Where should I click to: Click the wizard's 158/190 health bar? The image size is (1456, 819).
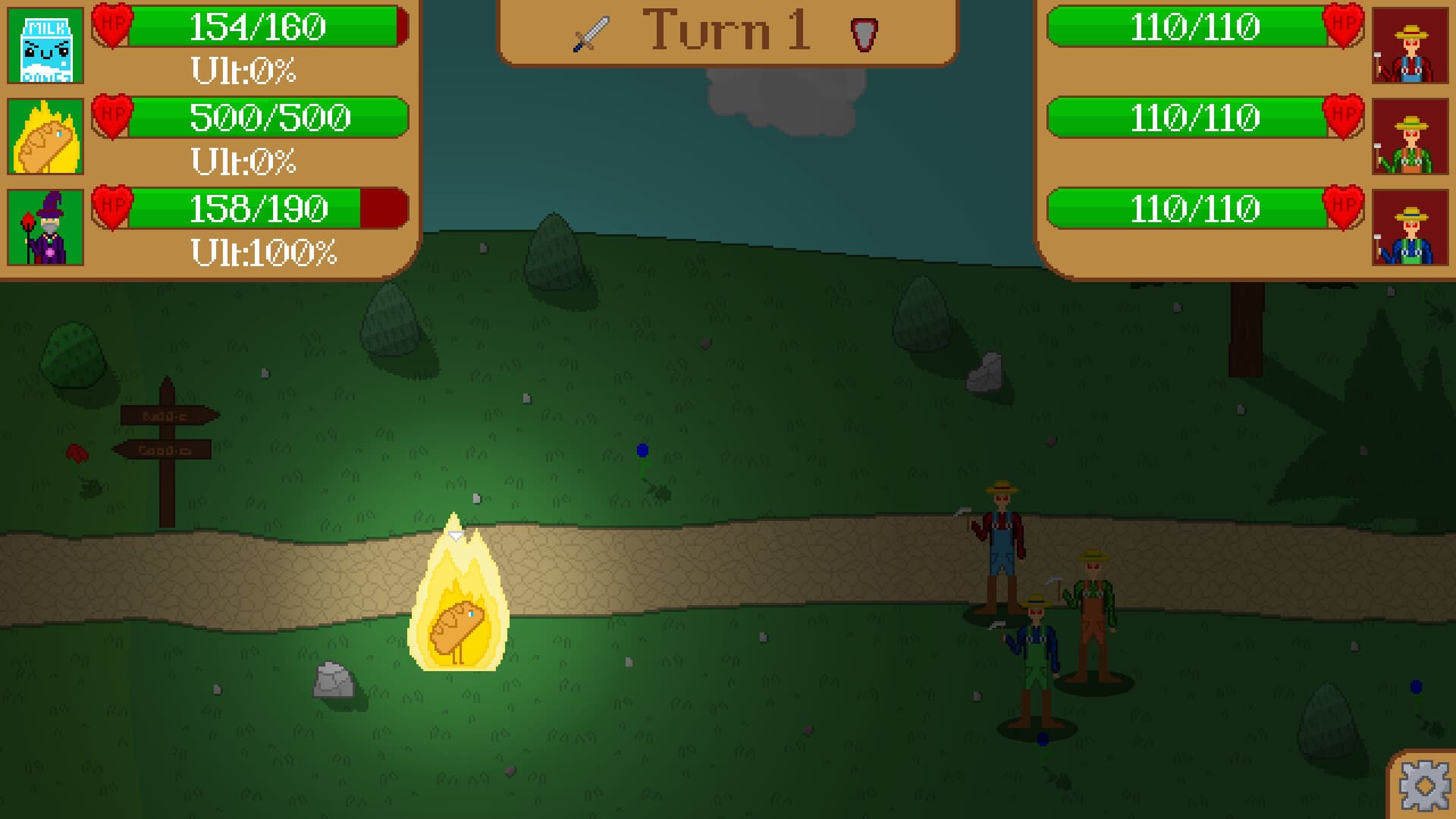tap(258, 206)
